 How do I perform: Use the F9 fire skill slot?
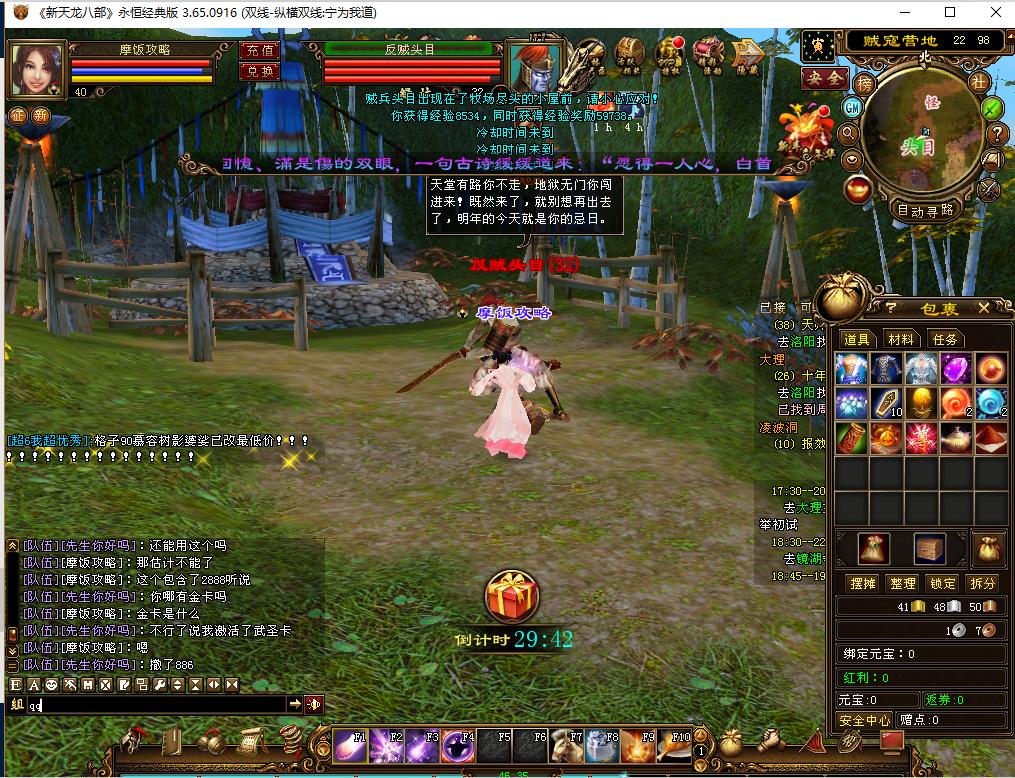(x=638, y=746)
